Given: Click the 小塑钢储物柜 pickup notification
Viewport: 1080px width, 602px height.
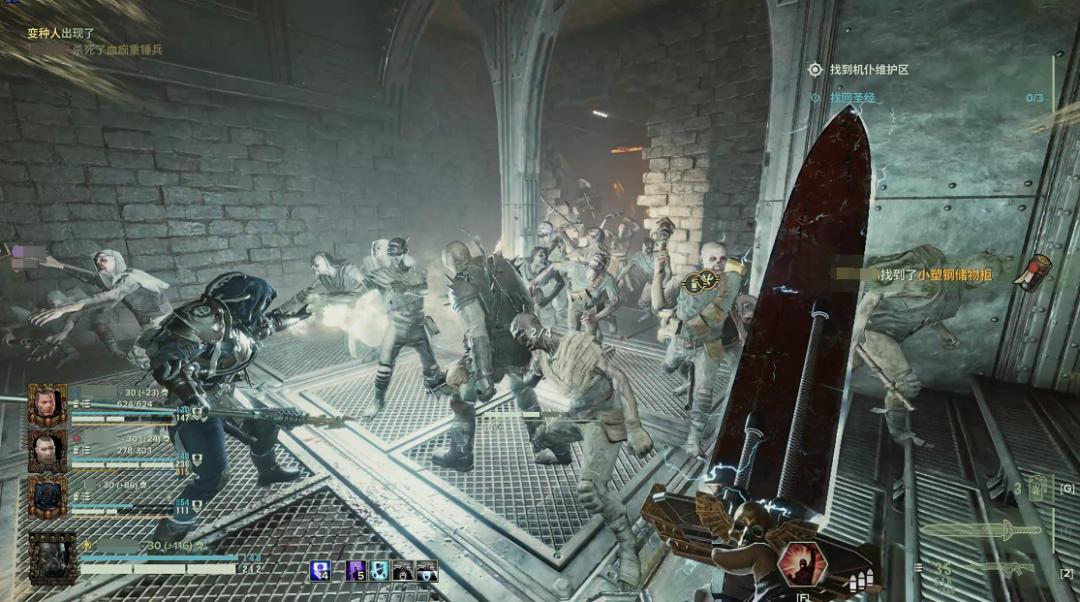Looking at the screenshot, I should [935, 274].
